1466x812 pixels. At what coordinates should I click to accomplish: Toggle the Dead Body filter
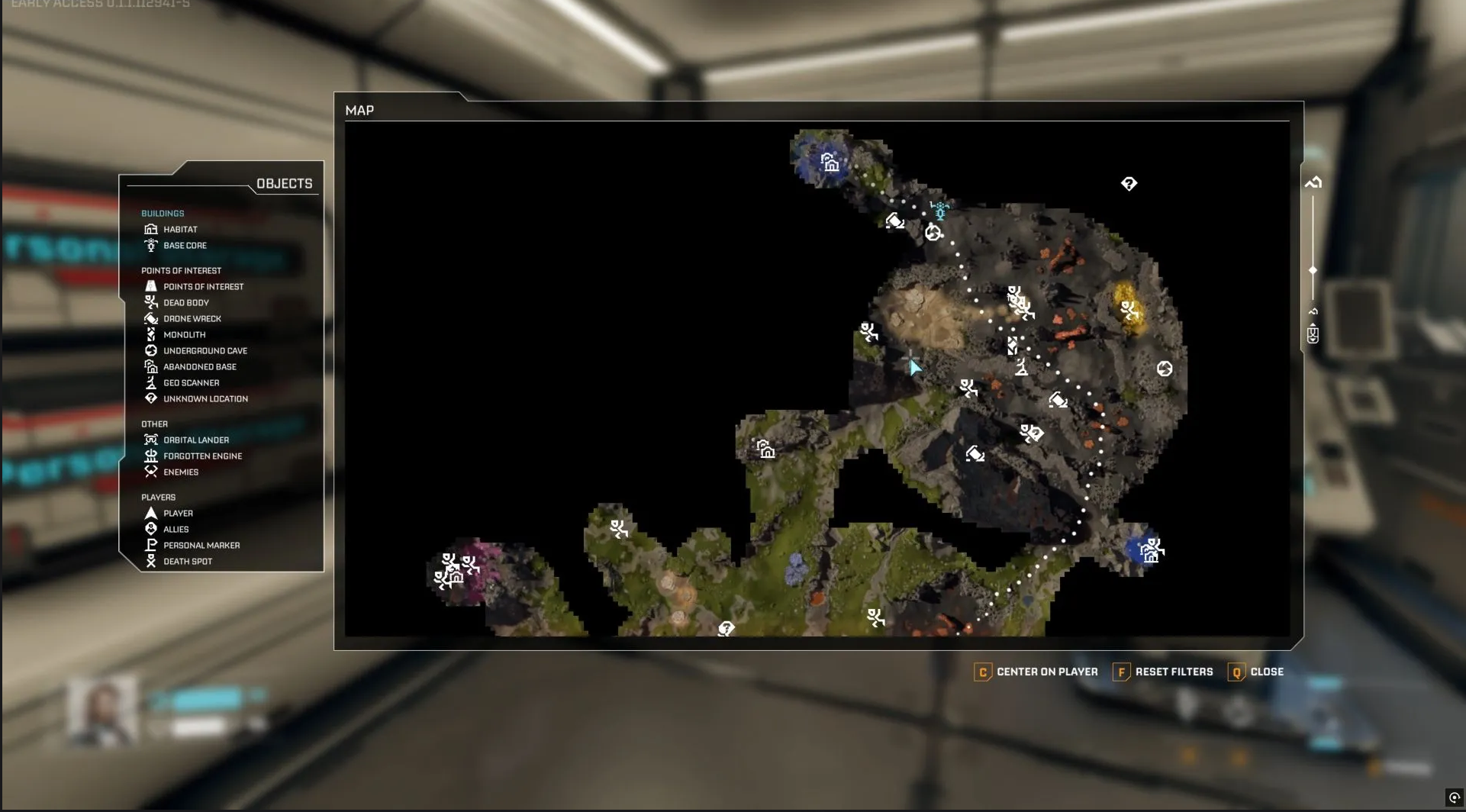point(185,303)
